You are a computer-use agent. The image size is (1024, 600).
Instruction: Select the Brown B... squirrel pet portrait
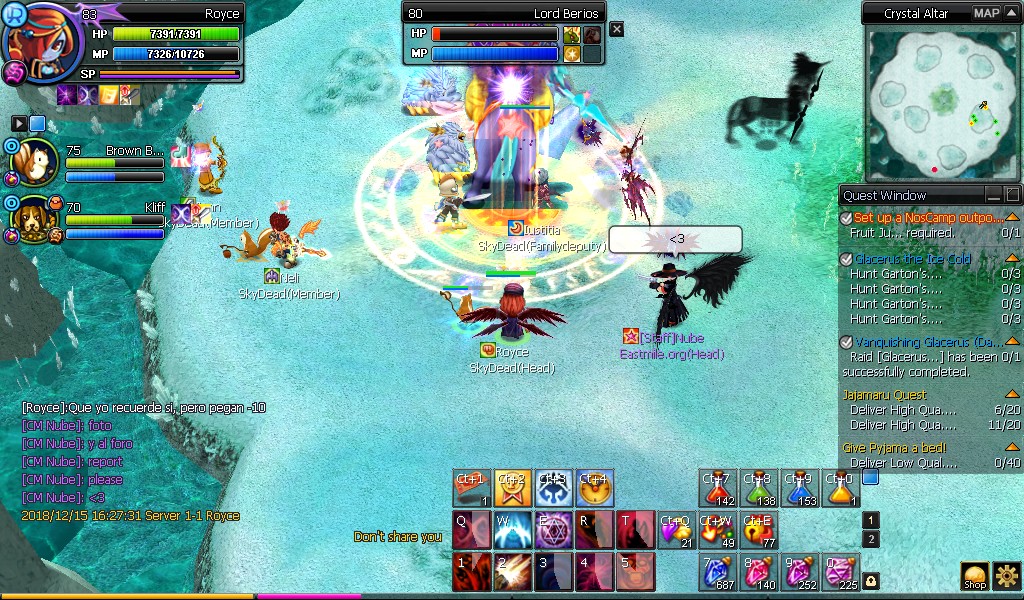[40, 162]
